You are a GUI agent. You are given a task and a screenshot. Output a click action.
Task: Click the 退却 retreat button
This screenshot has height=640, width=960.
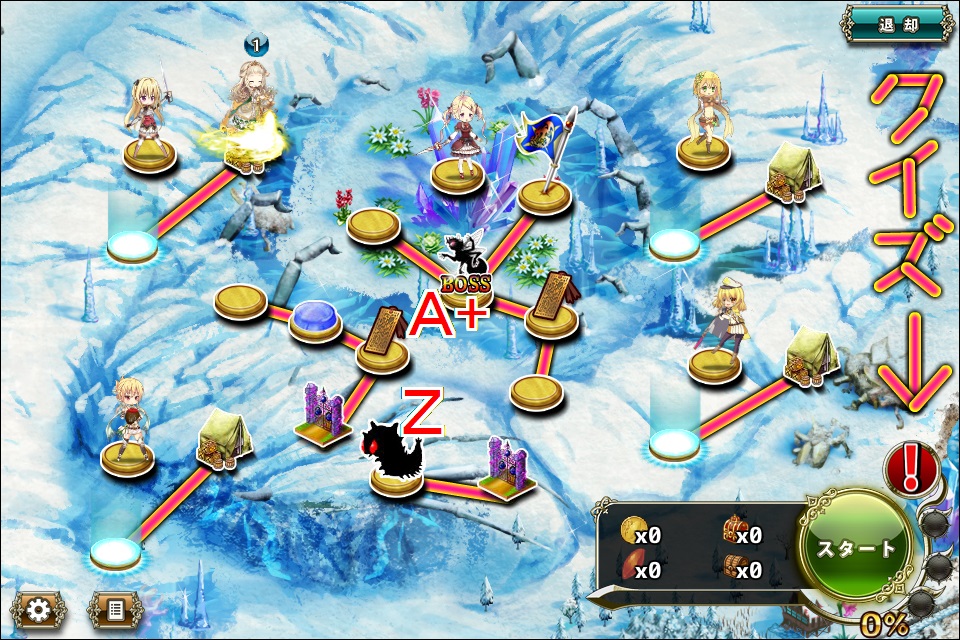[x=897, y=24]
